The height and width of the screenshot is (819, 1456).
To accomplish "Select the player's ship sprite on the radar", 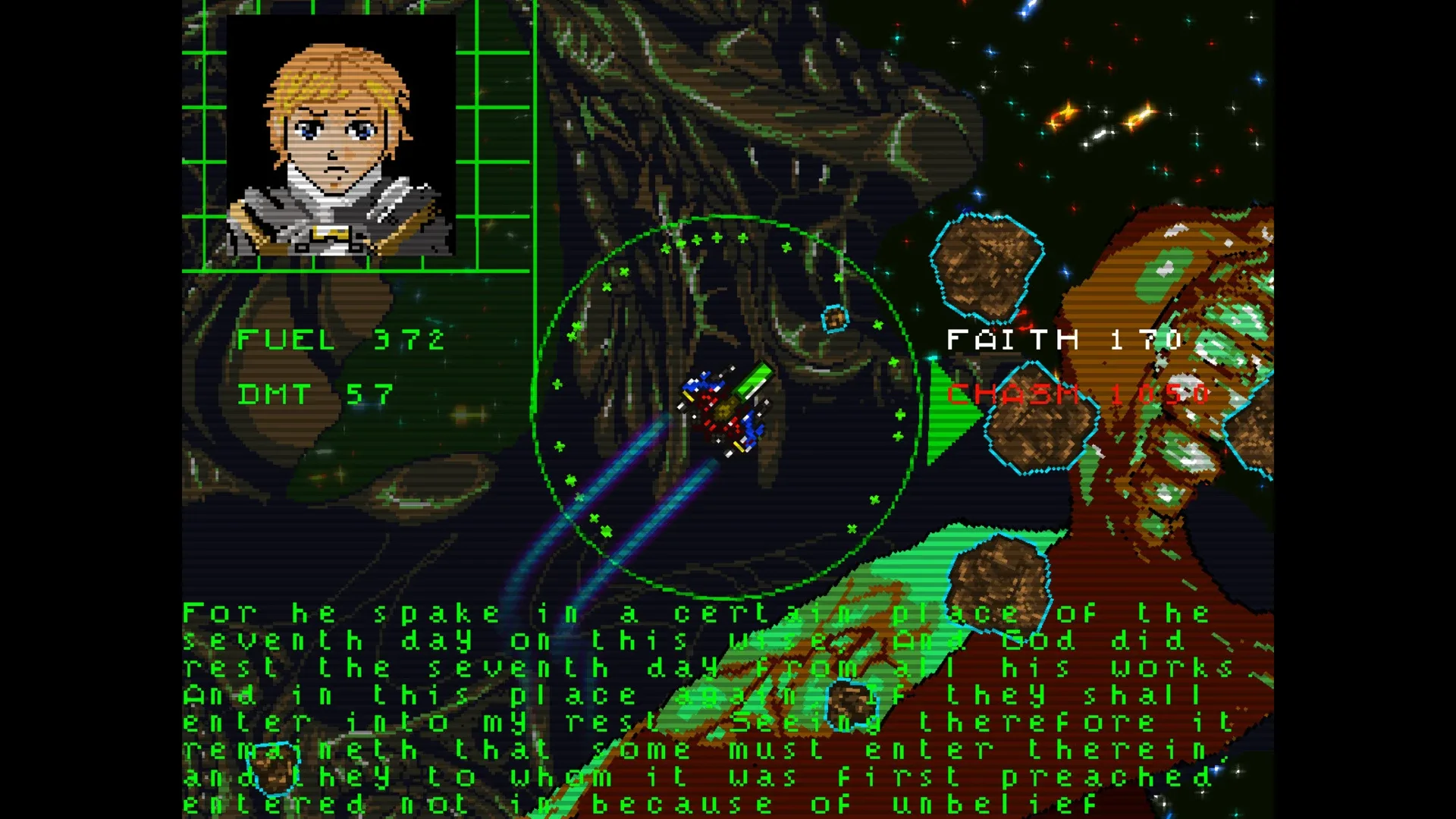I will coord(724,409).
